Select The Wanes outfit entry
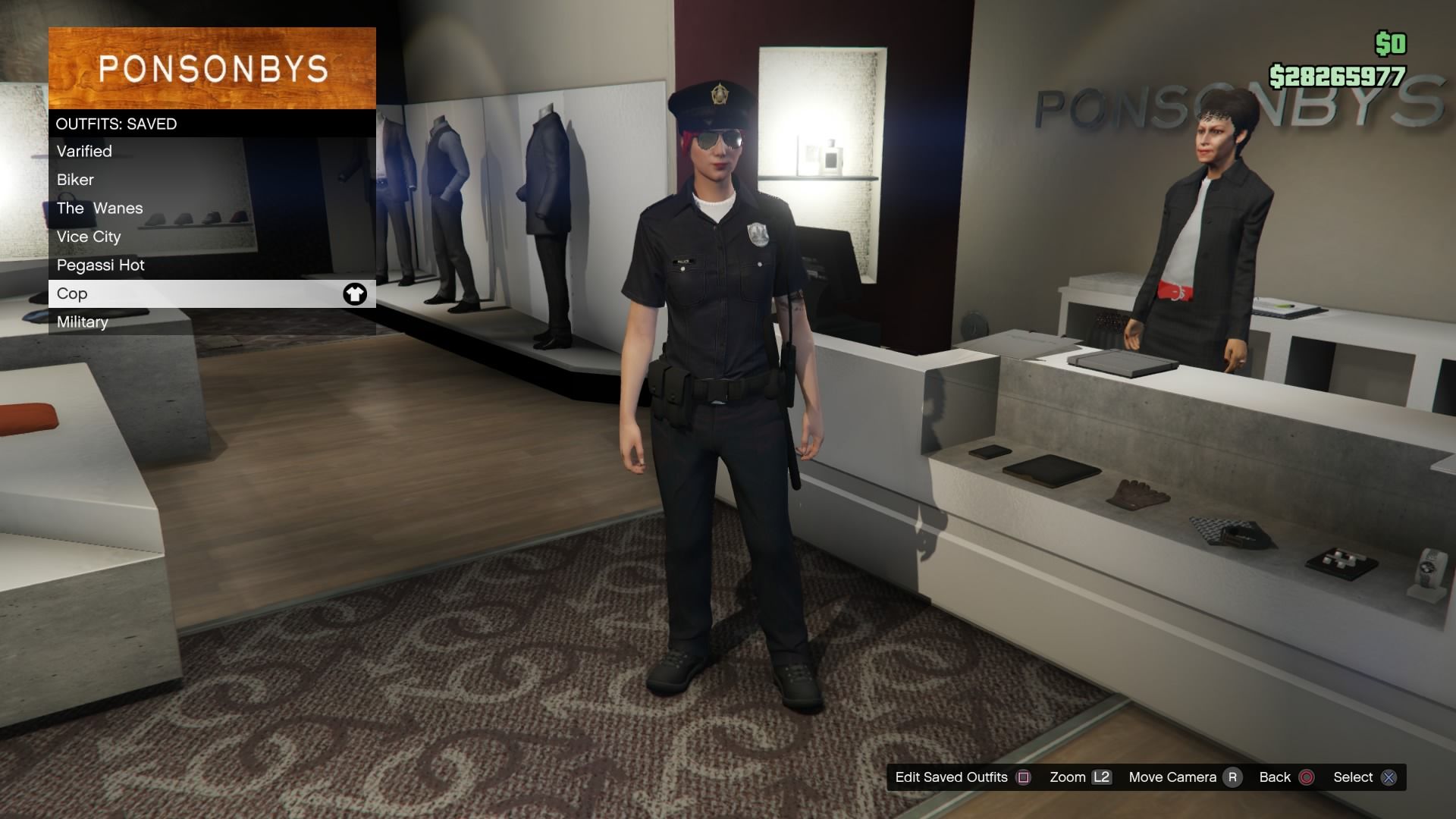Screen dimensions: 1456x819 coord(99,208)
